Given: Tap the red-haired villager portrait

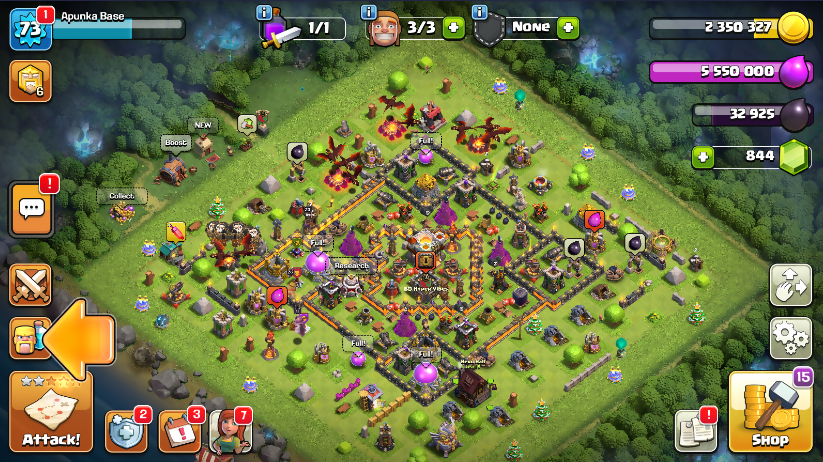Looking at the screenshot, I should click(x=229, y=432).
